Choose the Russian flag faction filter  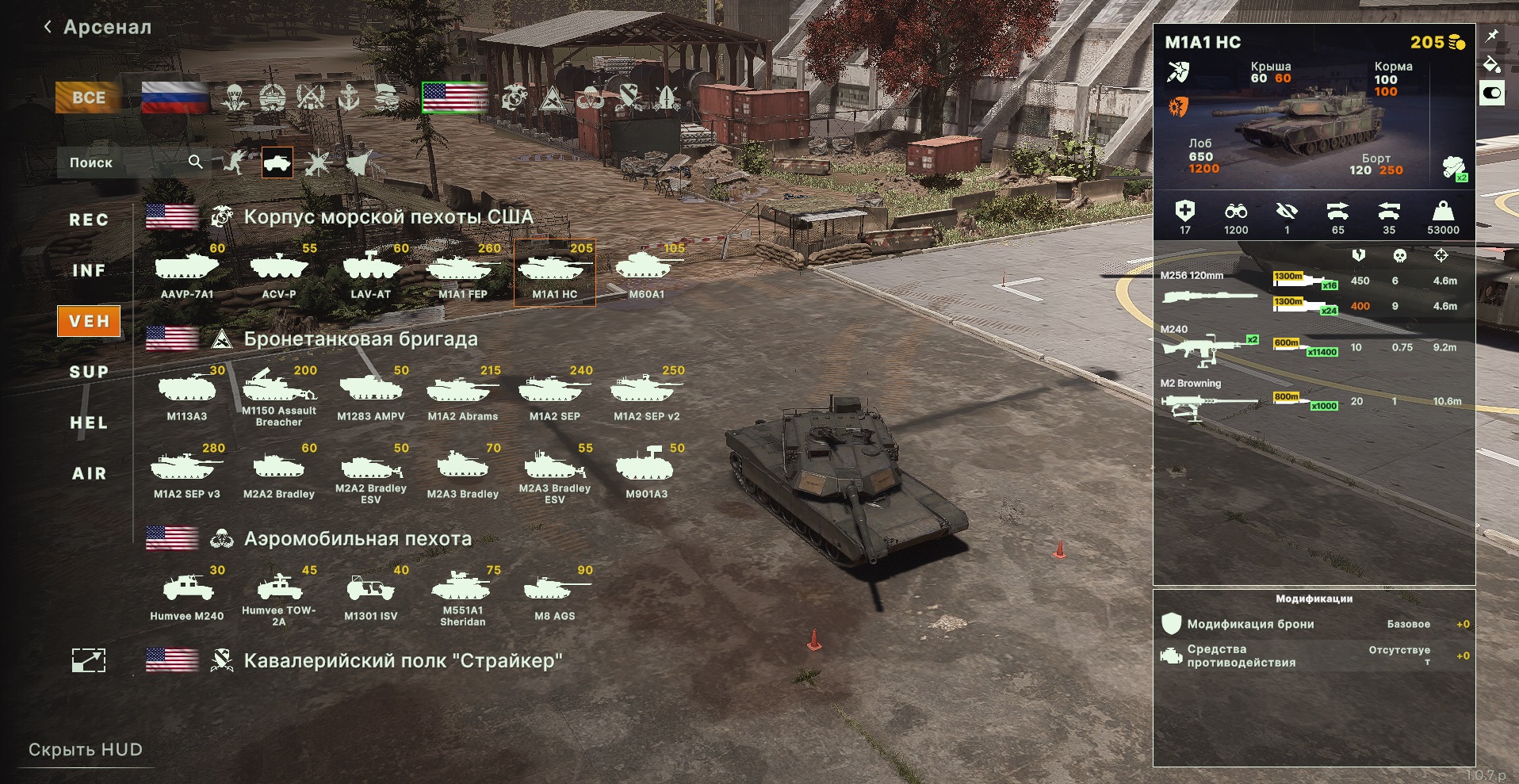pos(174,98)
